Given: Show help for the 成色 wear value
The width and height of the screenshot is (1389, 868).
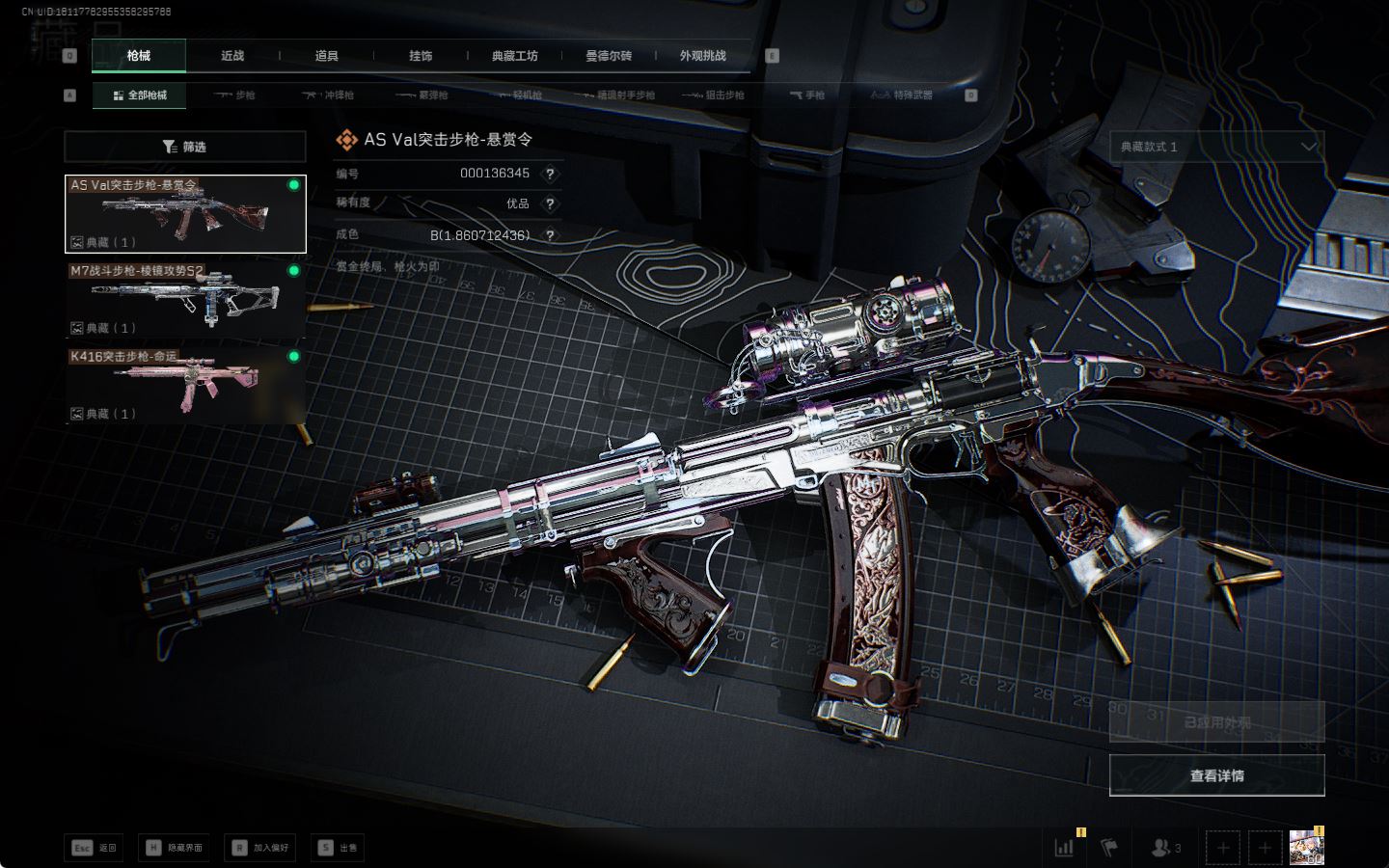Looking at the screenshot, I should 550,235.
